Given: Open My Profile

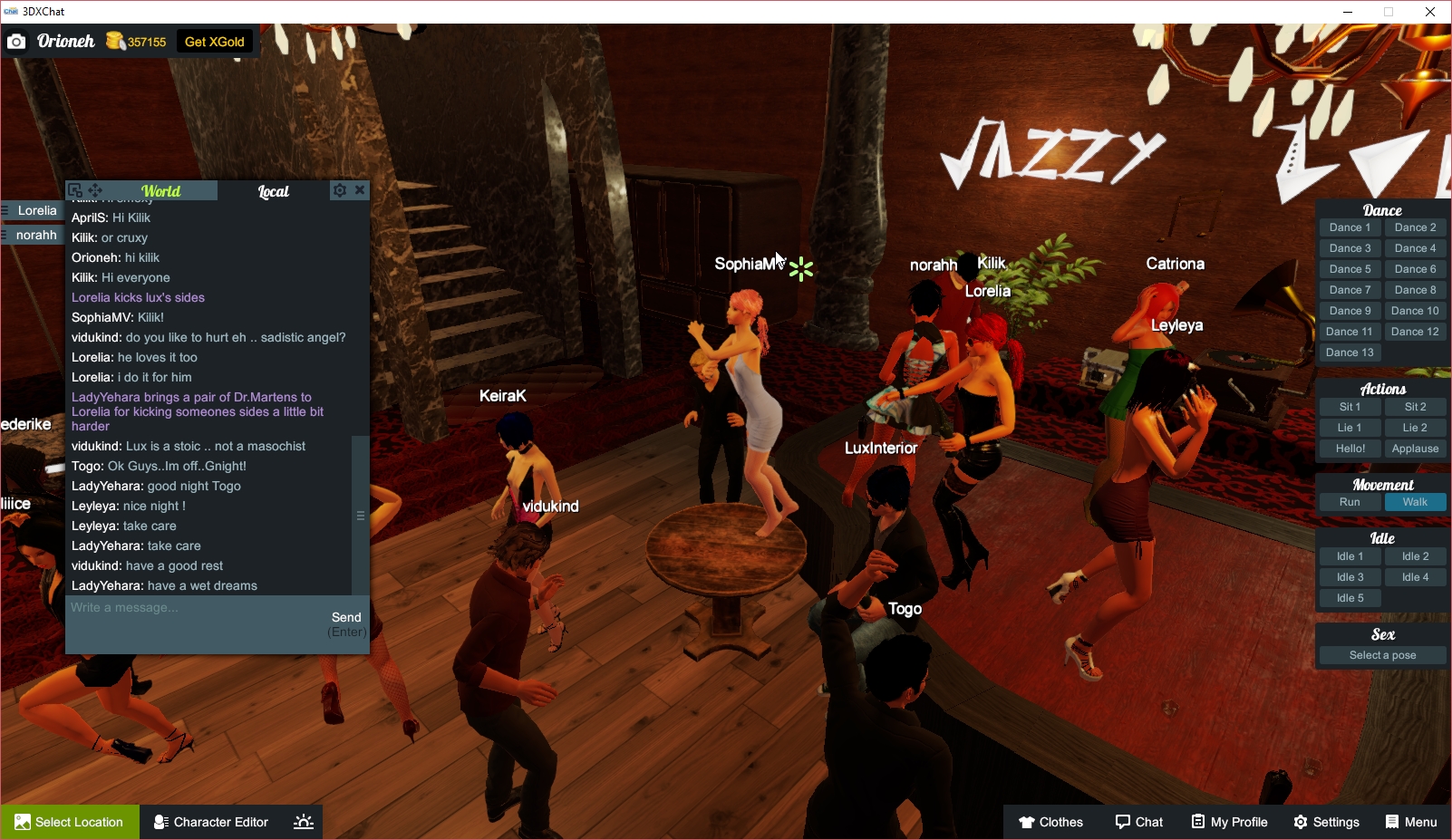Looking at the screenshot, I should click(x=1229, y=822).
